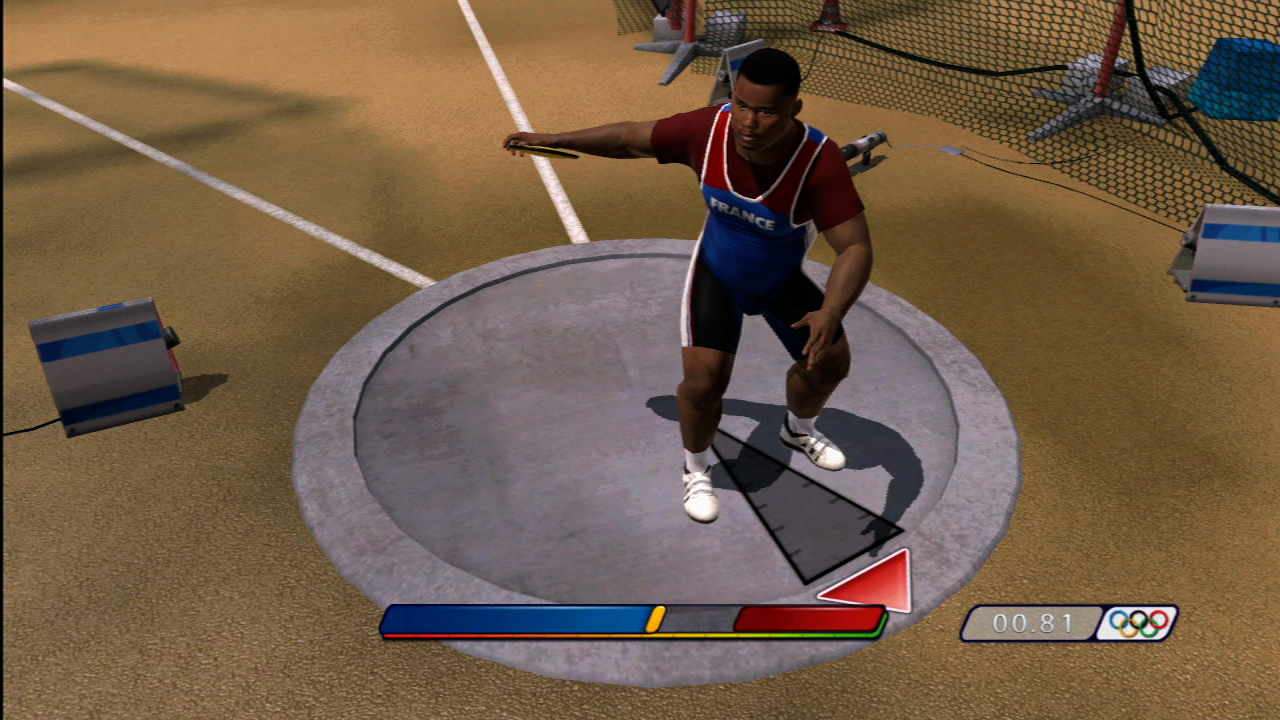1280x720 pixels.
Task: Click the Olympic rings emblem
Action: pos(1139,623)
